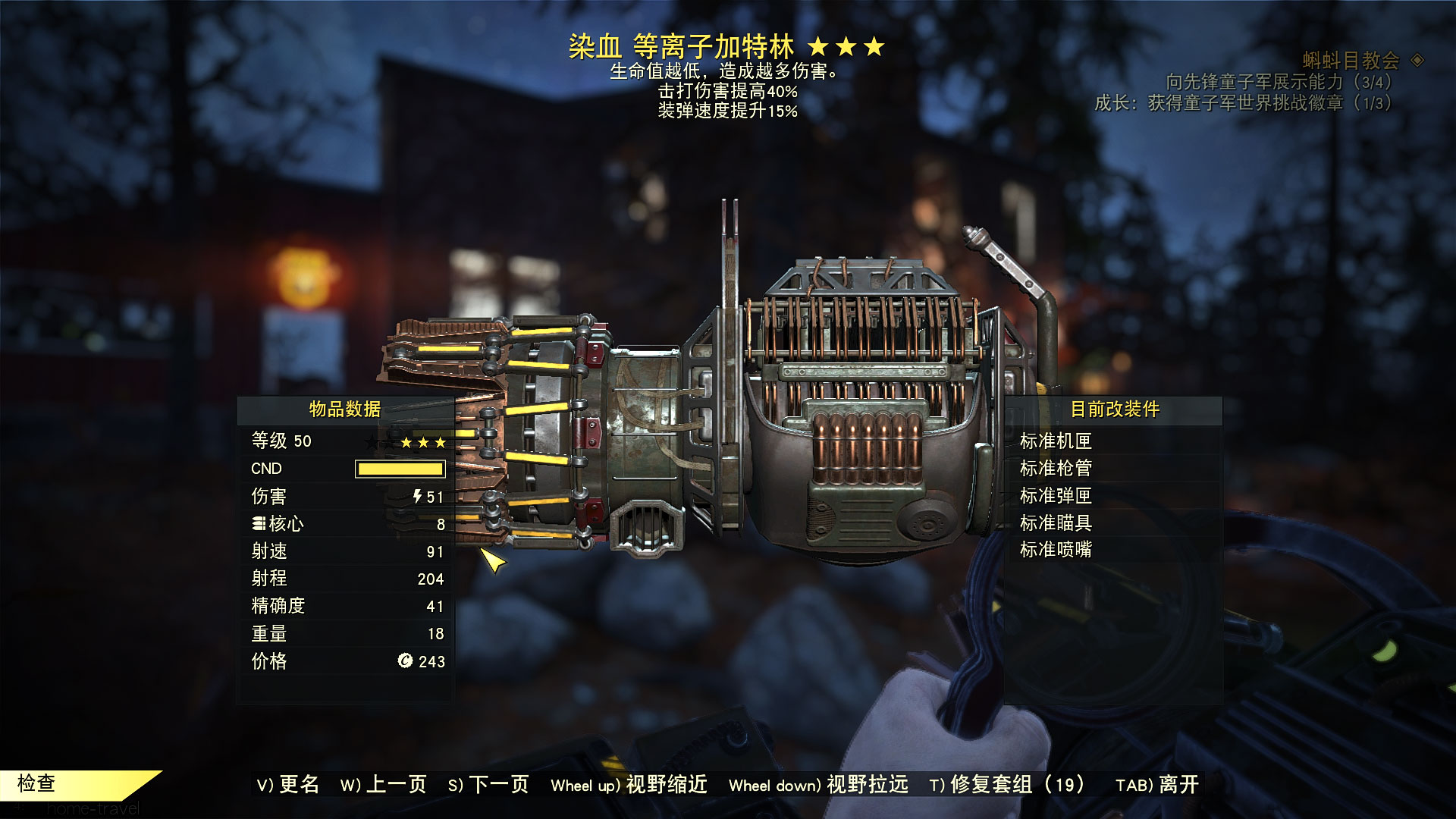1456x819 pixels.
Task: Select the 标准喷嘴 mod entry
Action: (1056, 549)
